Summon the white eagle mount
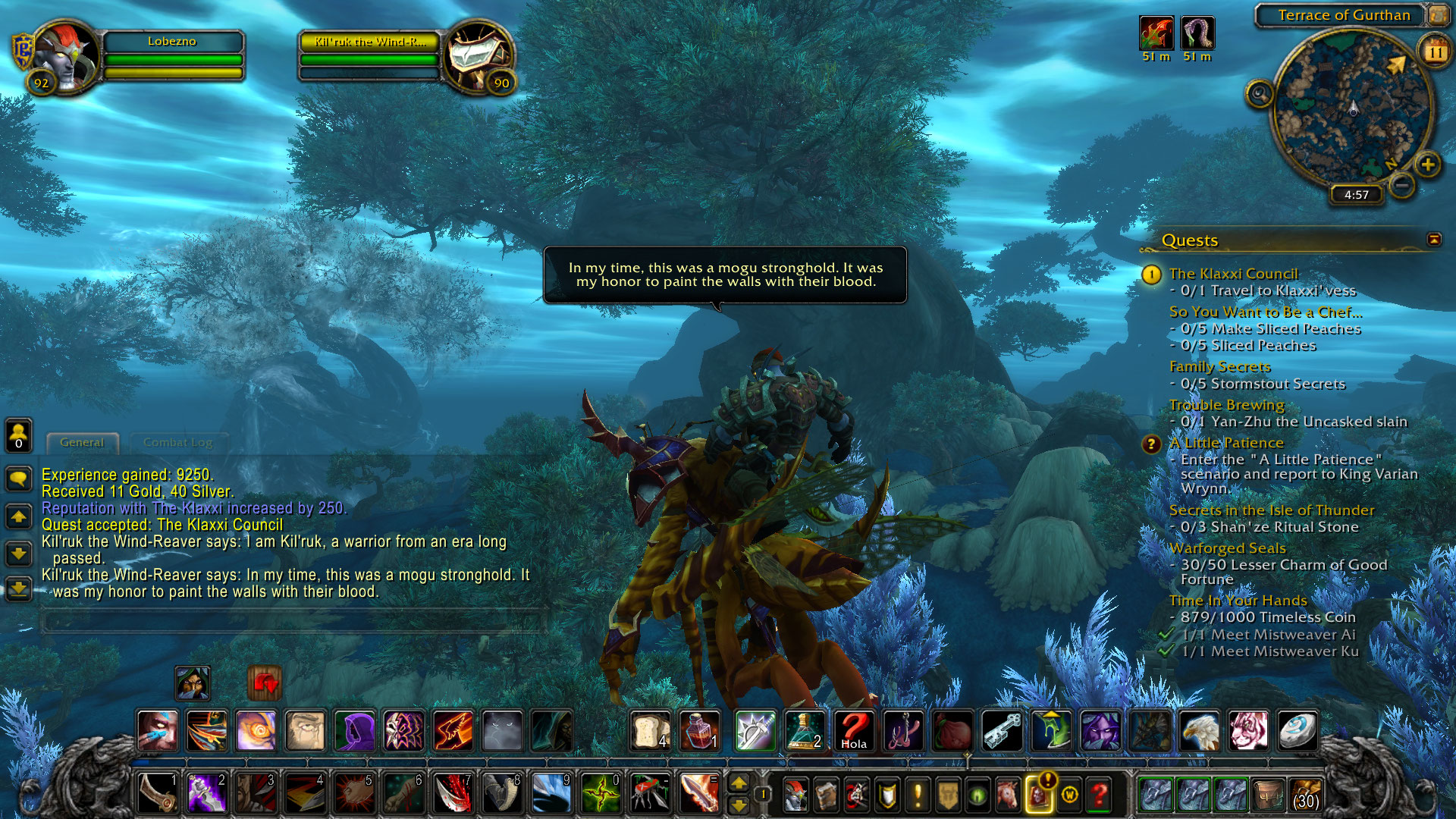 (1199, 730)
